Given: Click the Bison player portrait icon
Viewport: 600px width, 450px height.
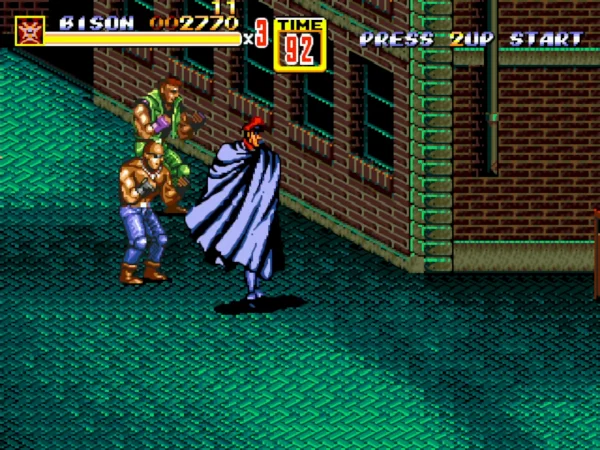Looking at the screenshot, I should tap(29, 31).
